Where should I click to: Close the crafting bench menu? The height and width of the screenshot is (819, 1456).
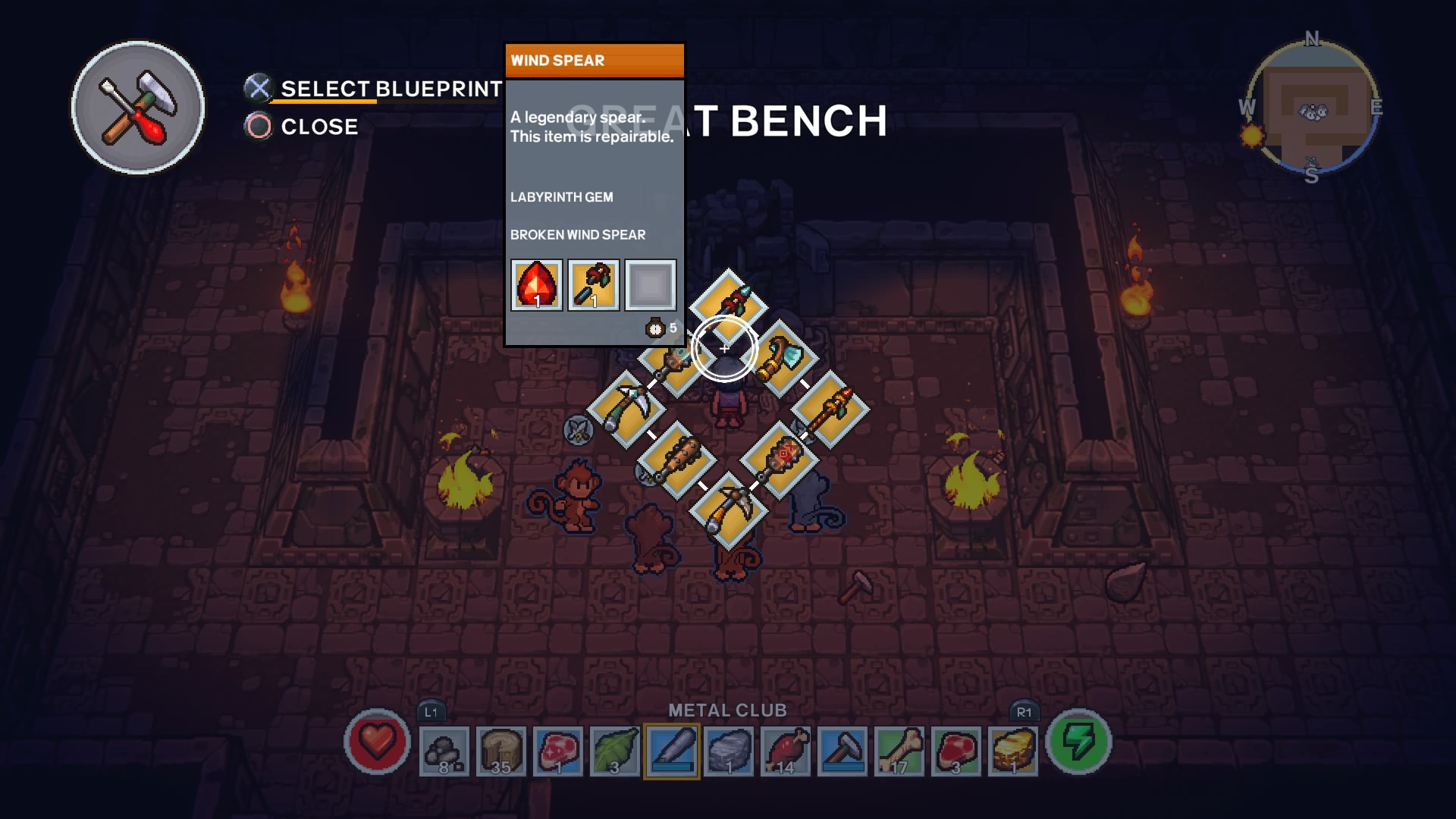(x=318, y=127)
